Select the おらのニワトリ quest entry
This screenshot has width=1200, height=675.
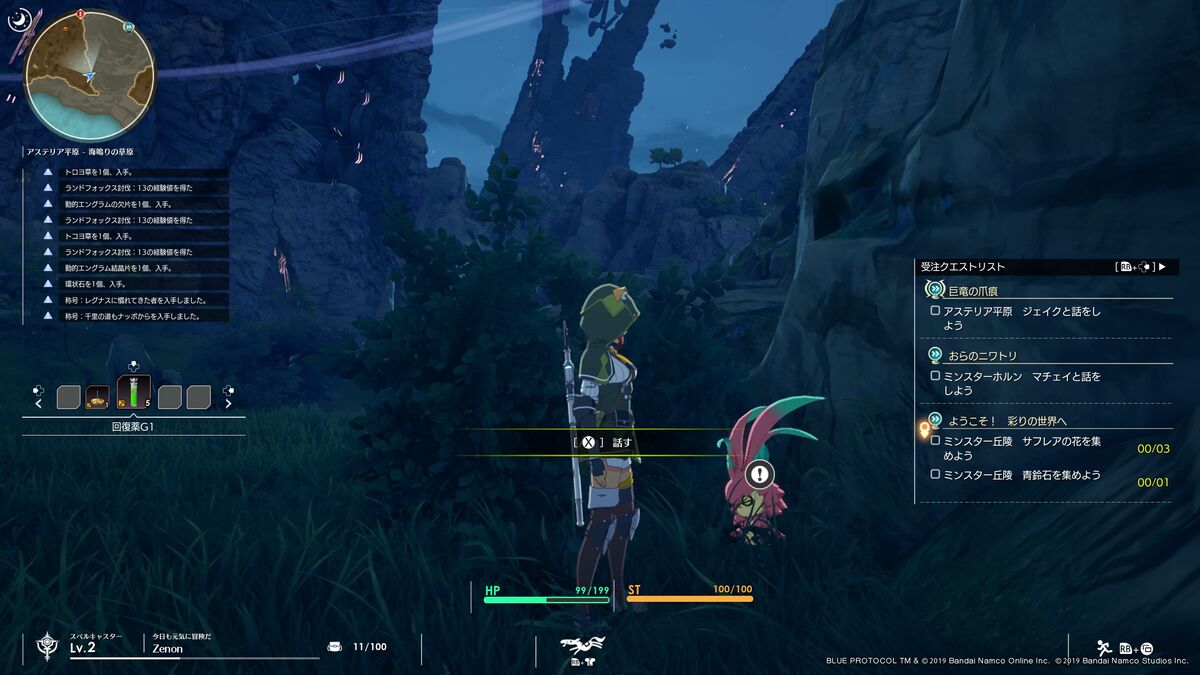click(x=982, y=355)
